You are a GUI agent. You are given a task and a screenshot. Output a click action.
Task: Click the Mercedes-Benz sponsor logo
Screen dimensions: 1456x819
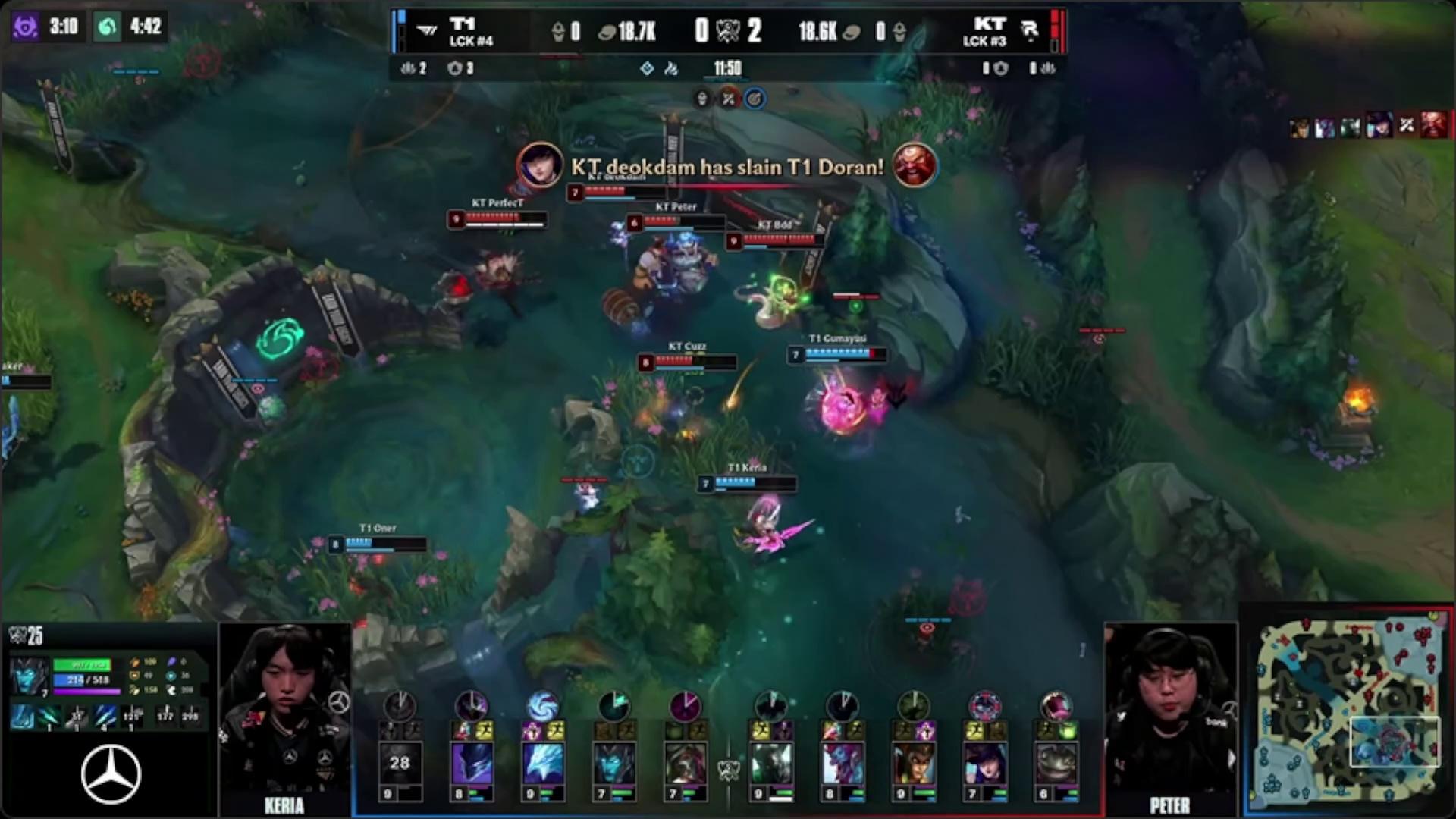tap(111, 774)
